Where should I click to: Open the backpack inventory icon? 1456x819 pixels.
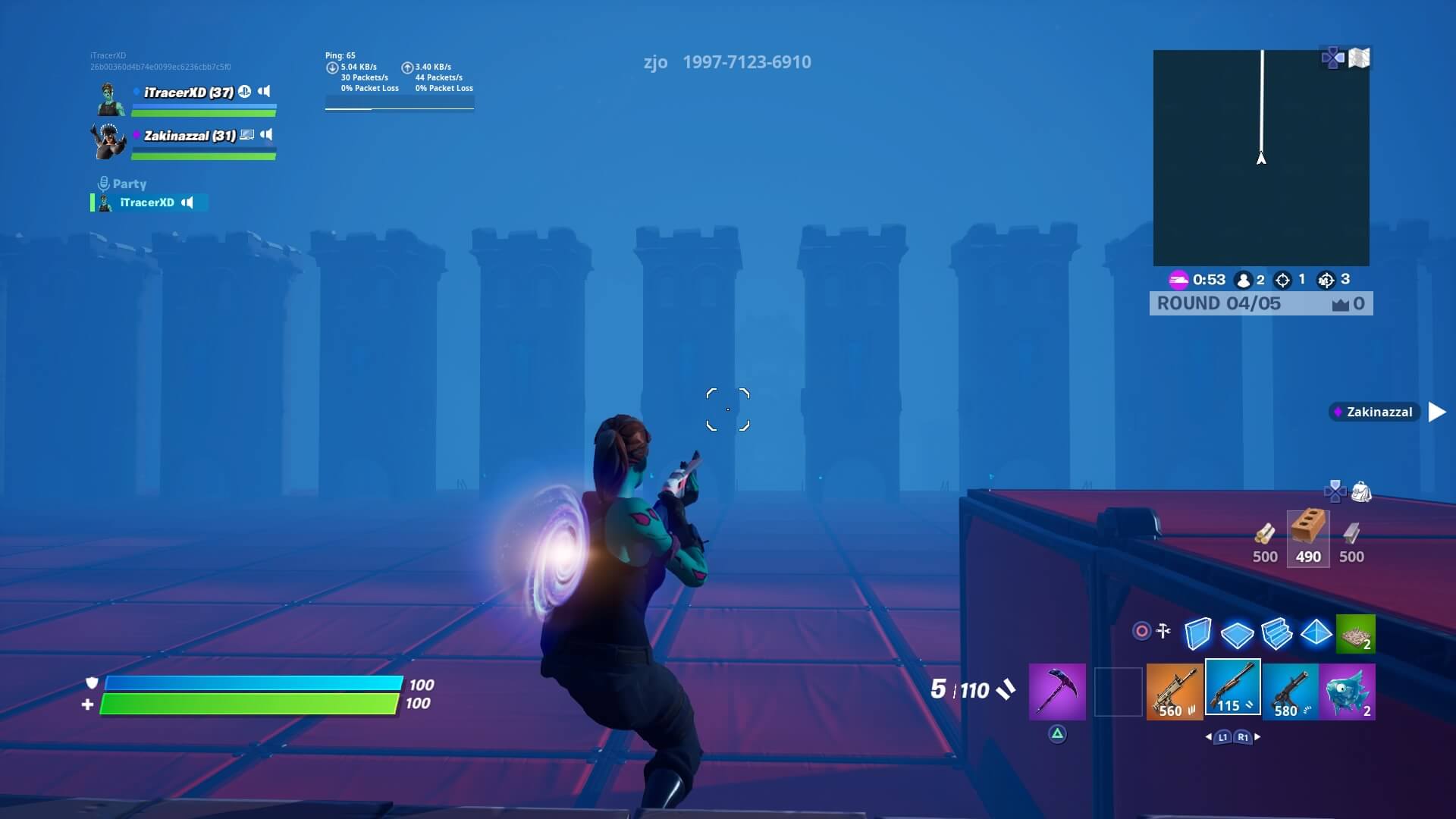[1362, 492]
